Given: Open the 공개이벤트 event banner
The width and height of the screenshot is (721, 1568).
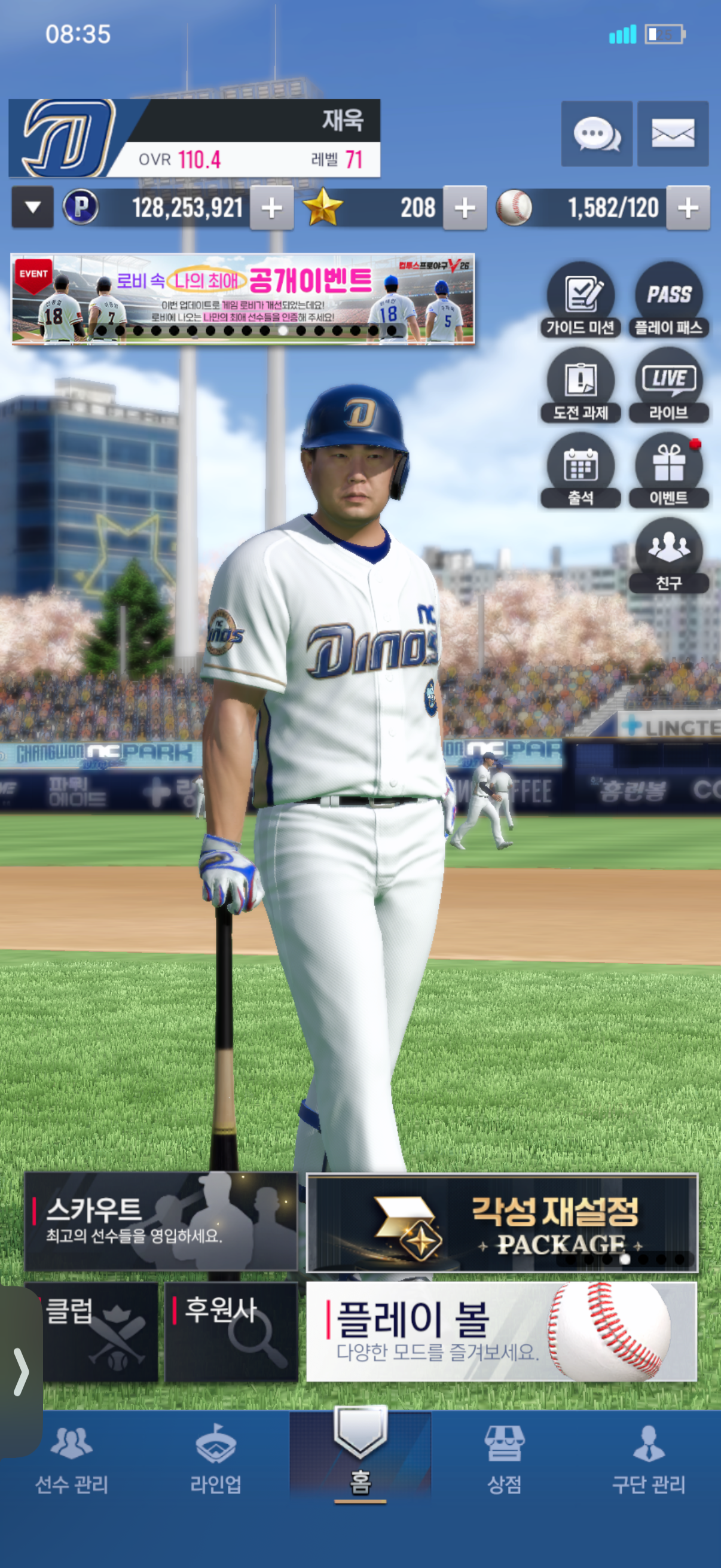Looking at the screenshot, I should 243,299.
